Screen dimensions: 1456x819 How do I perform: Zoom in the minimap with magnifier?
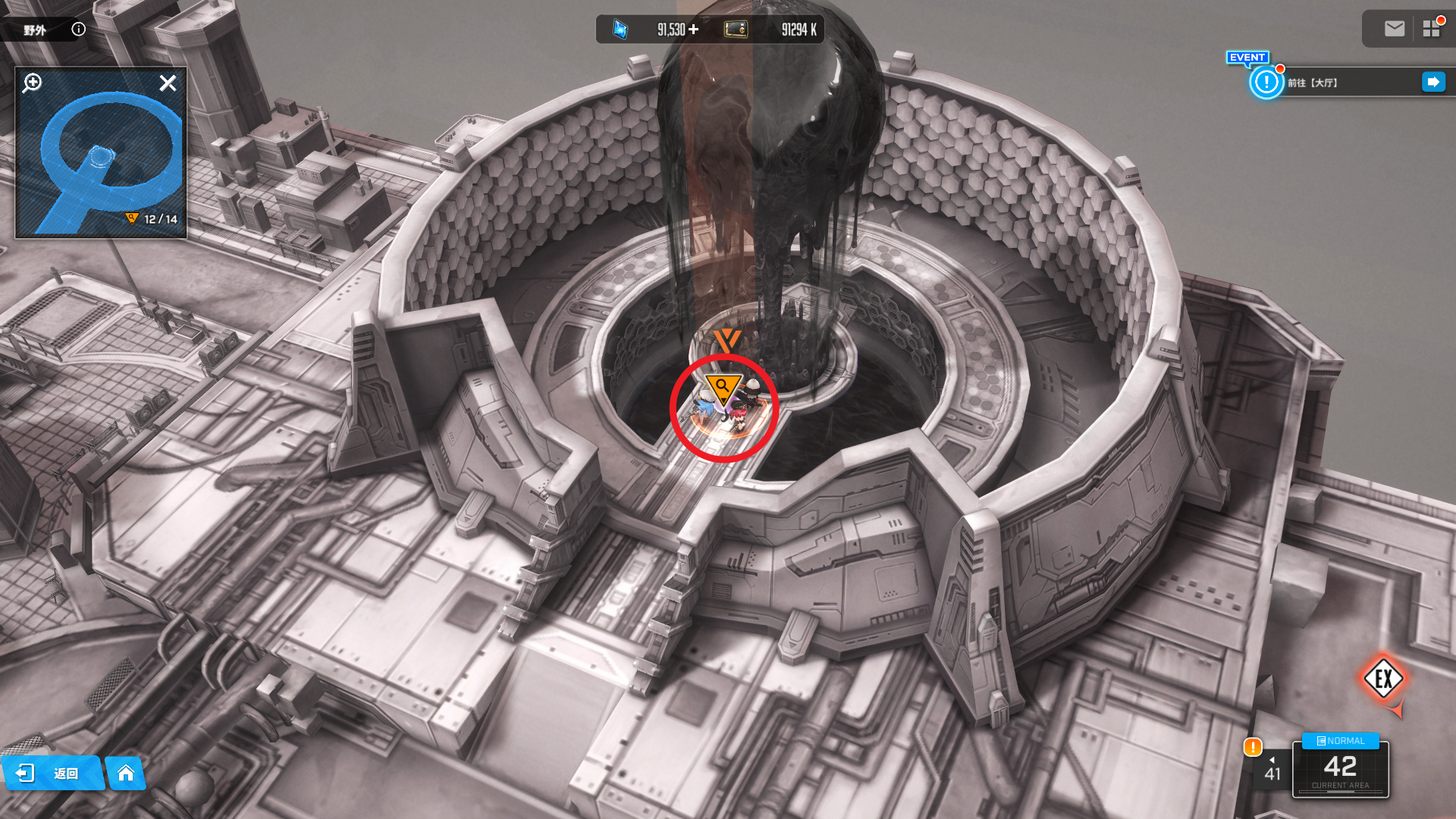33,83
